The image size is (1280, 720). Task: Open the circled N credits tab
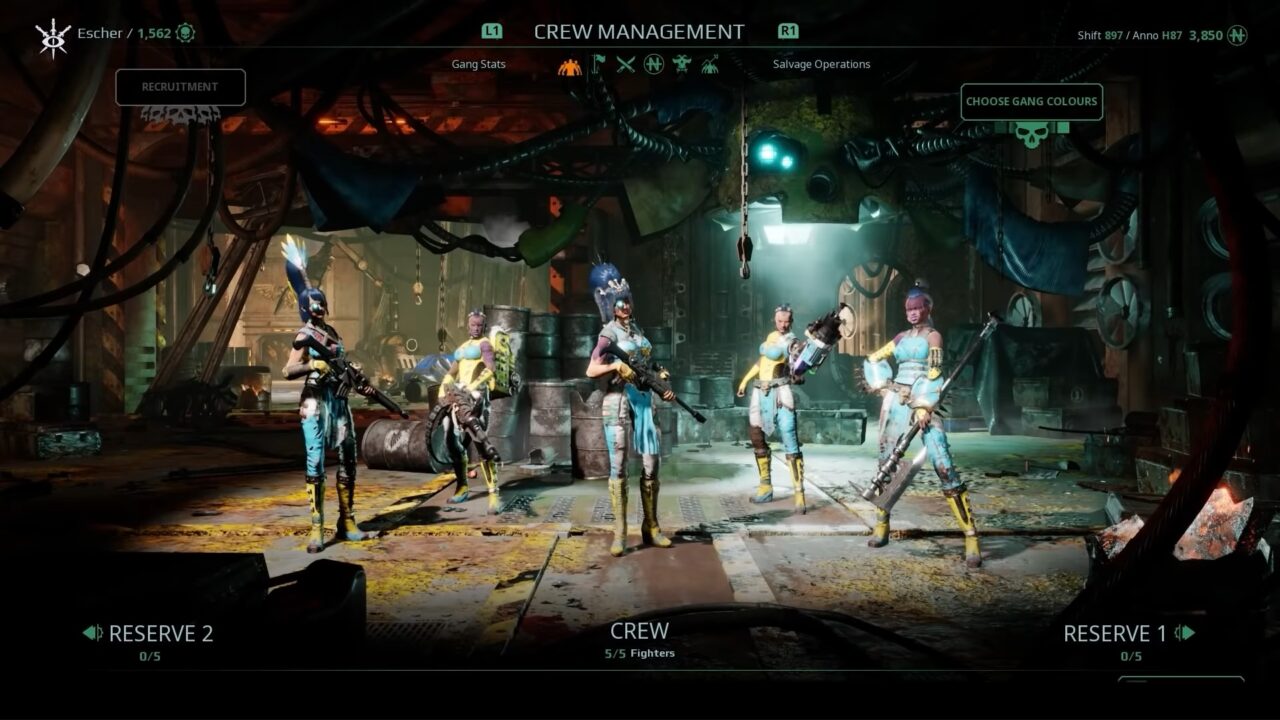coord(654,65)
